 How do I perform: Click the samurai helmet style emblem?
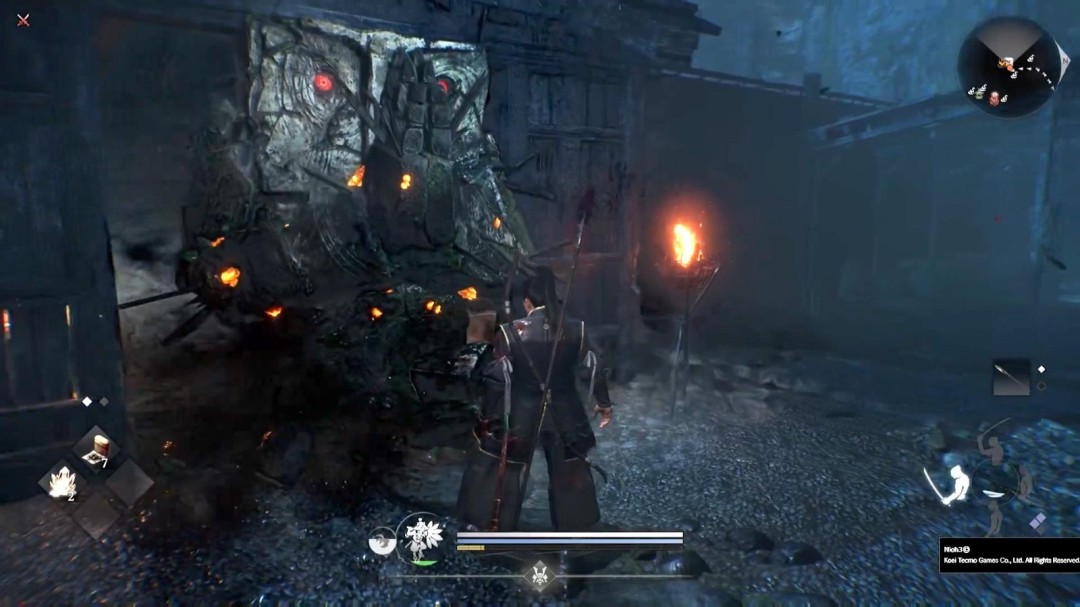pyautogui.click(x=539, y=576)
